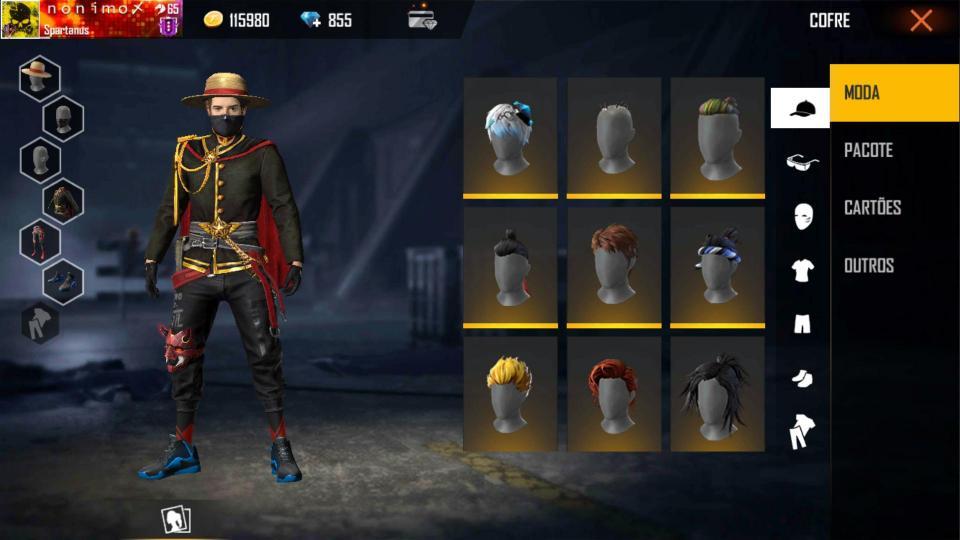Open the shoes category
Screen dimensions: 960x540
click(802, 377)
